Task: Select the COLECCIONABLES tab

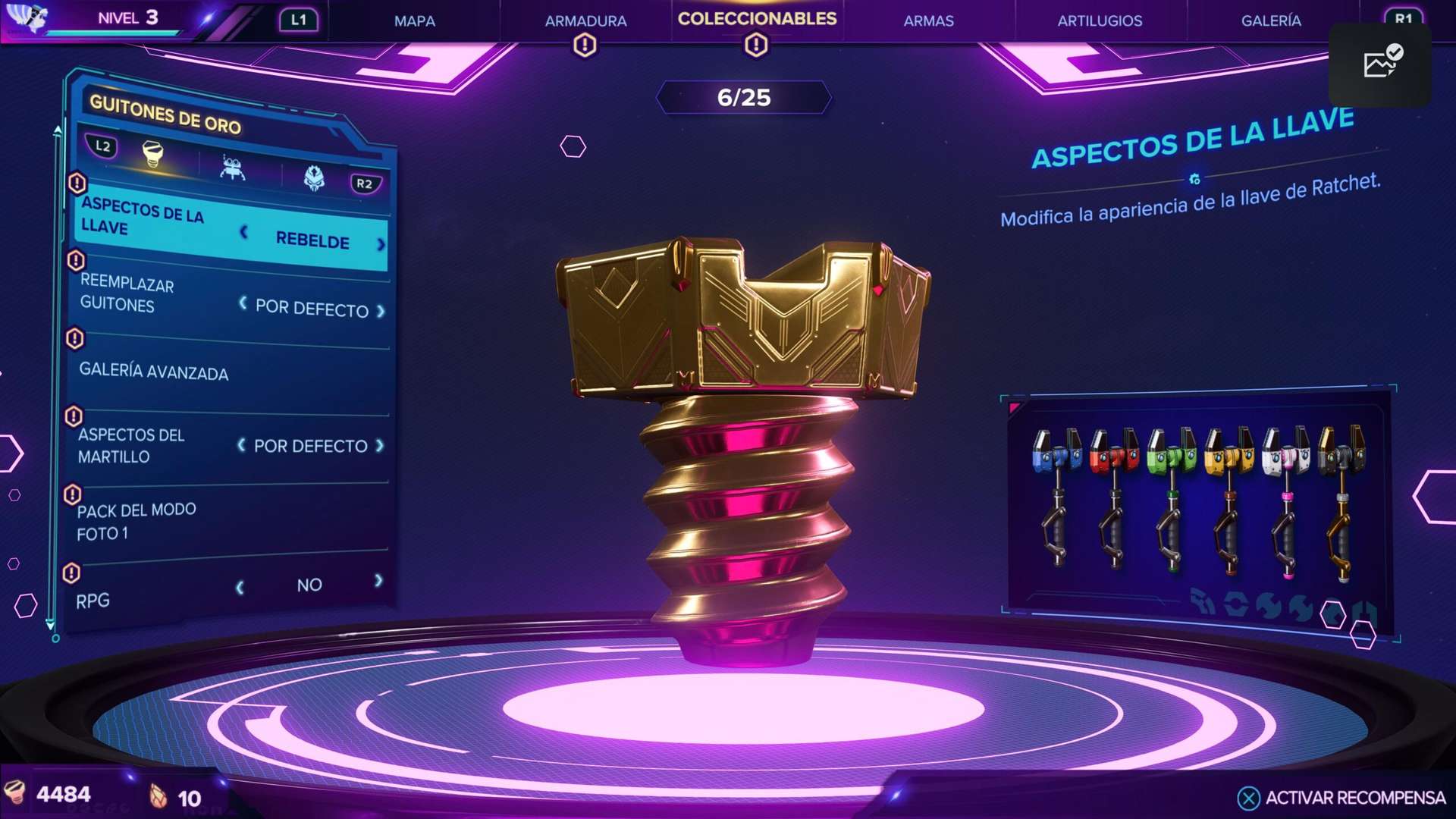Action: [757, 19]
